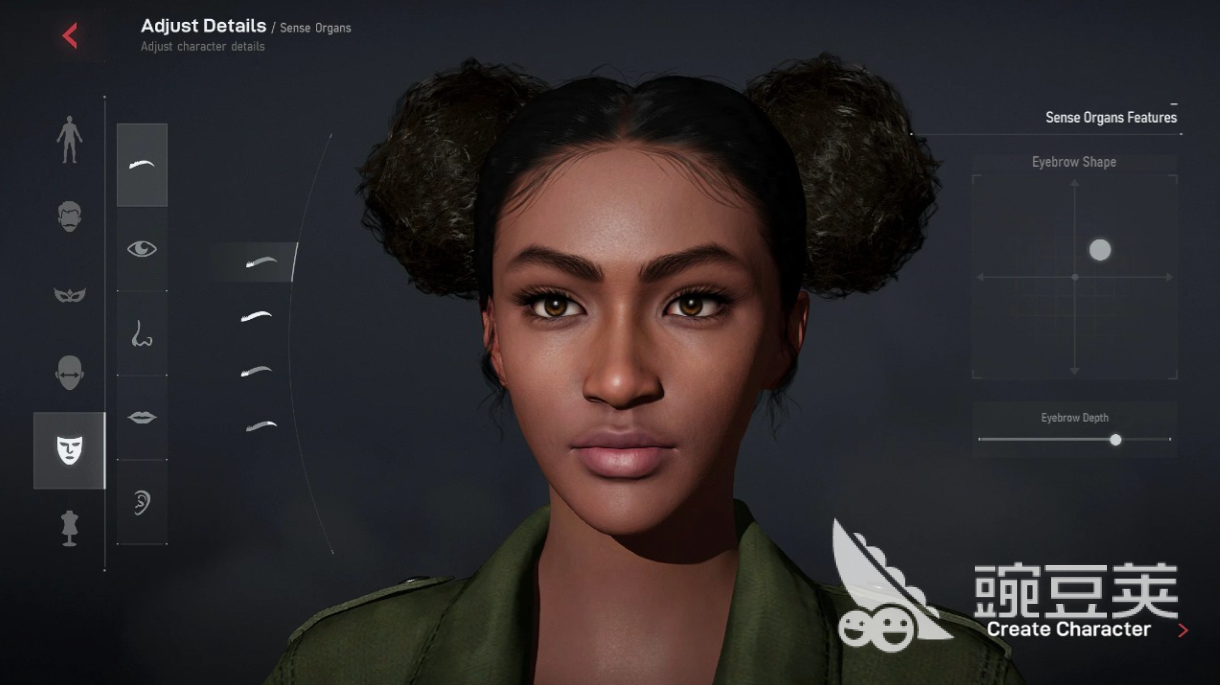Click the Eyebrow Shape grid handle
This screenshot has height=685, width=1220.
[1100, 250]
